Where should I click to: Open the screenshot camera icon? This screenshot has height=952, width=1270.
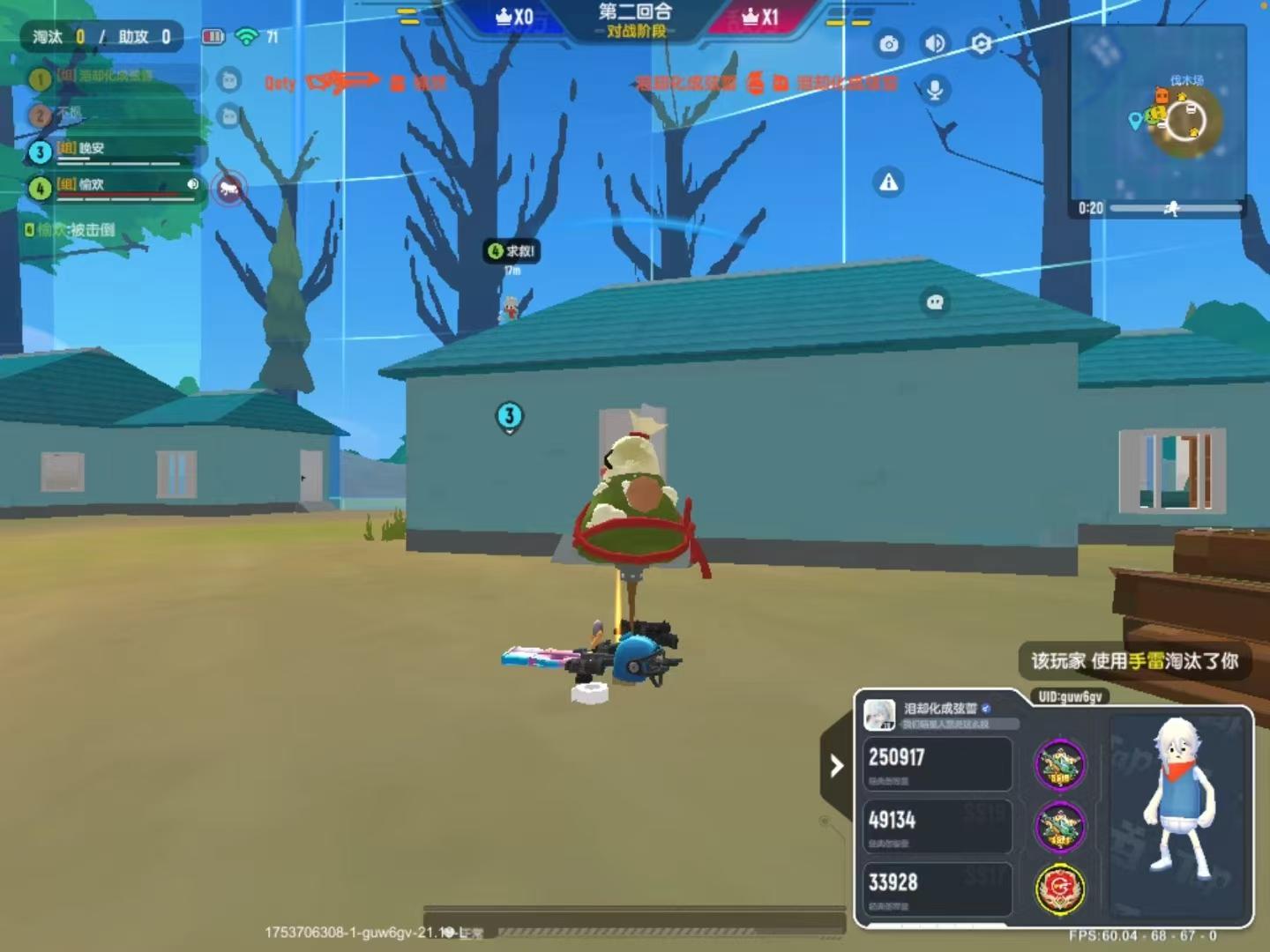click(889, 41)
